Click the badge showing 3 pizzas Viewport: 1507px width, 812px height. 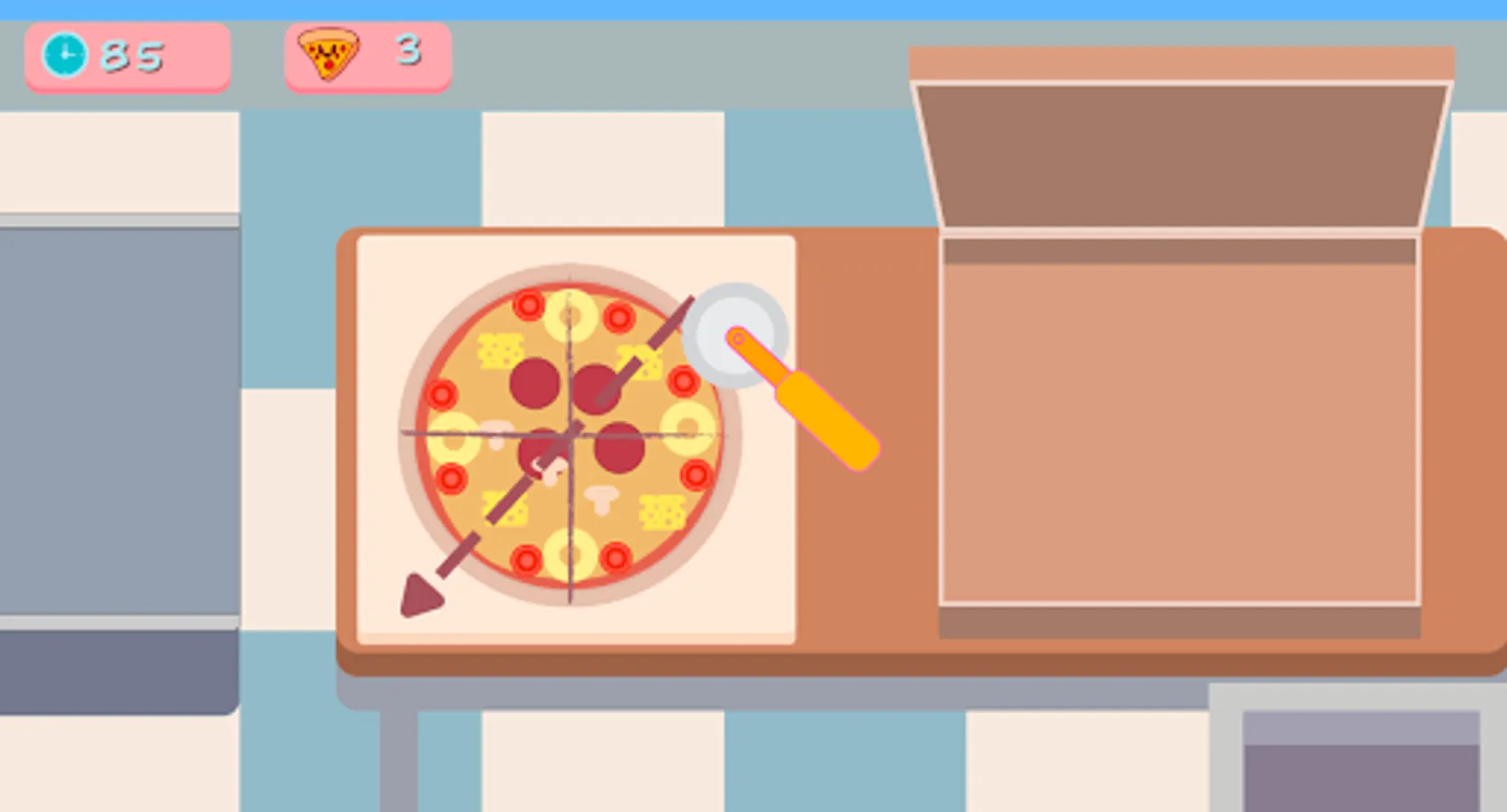(x=365, y=56)
